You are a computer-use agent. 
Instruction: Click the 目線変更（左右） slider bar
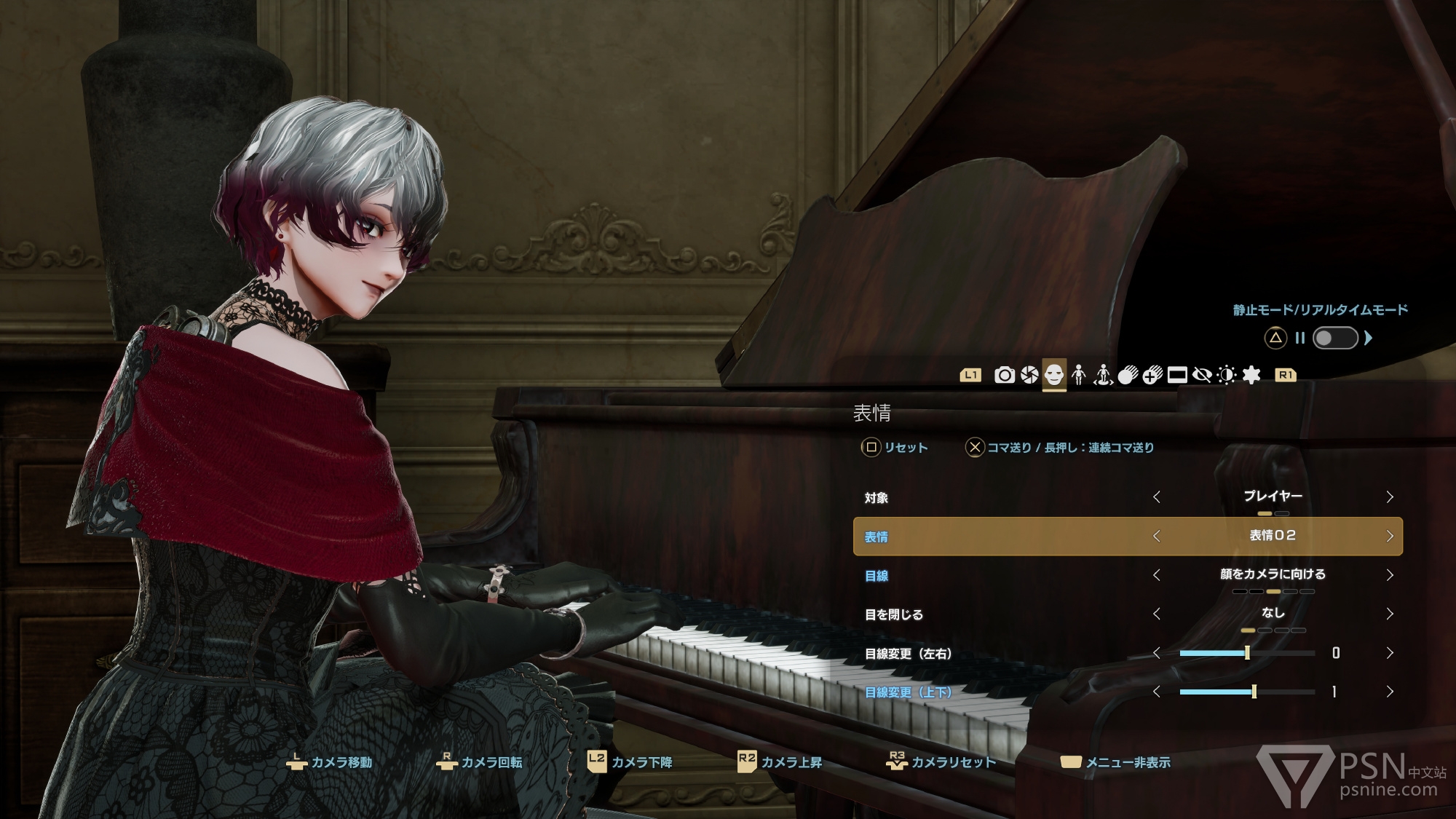tap(1247, 653)
